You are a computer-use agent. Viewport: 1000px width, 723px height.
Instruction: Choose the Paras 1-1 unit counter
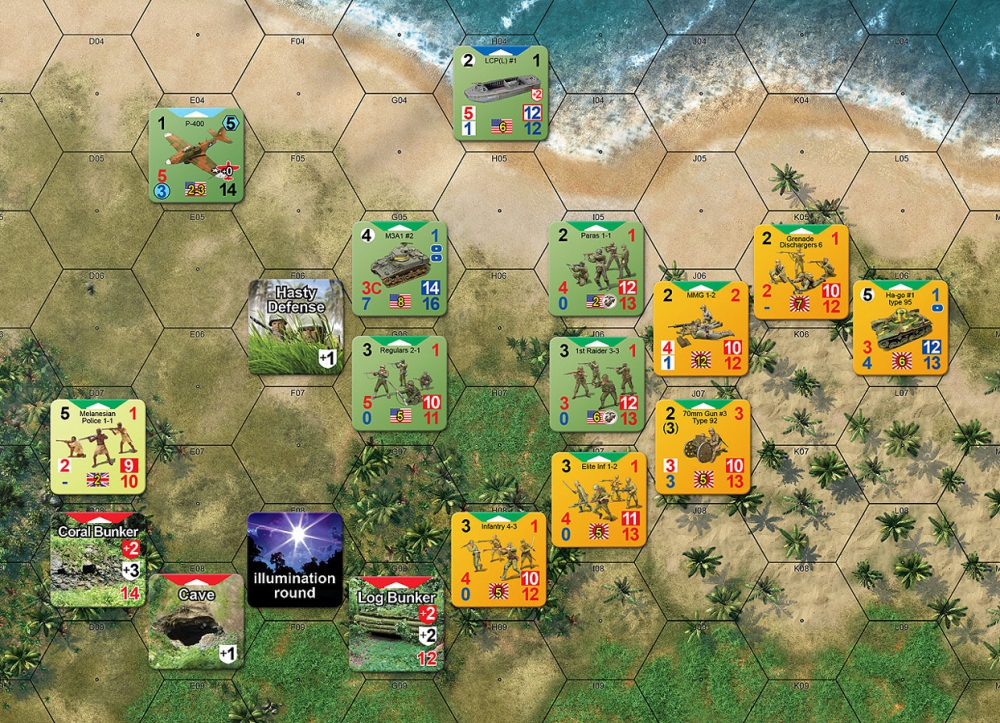pos(597,269)
